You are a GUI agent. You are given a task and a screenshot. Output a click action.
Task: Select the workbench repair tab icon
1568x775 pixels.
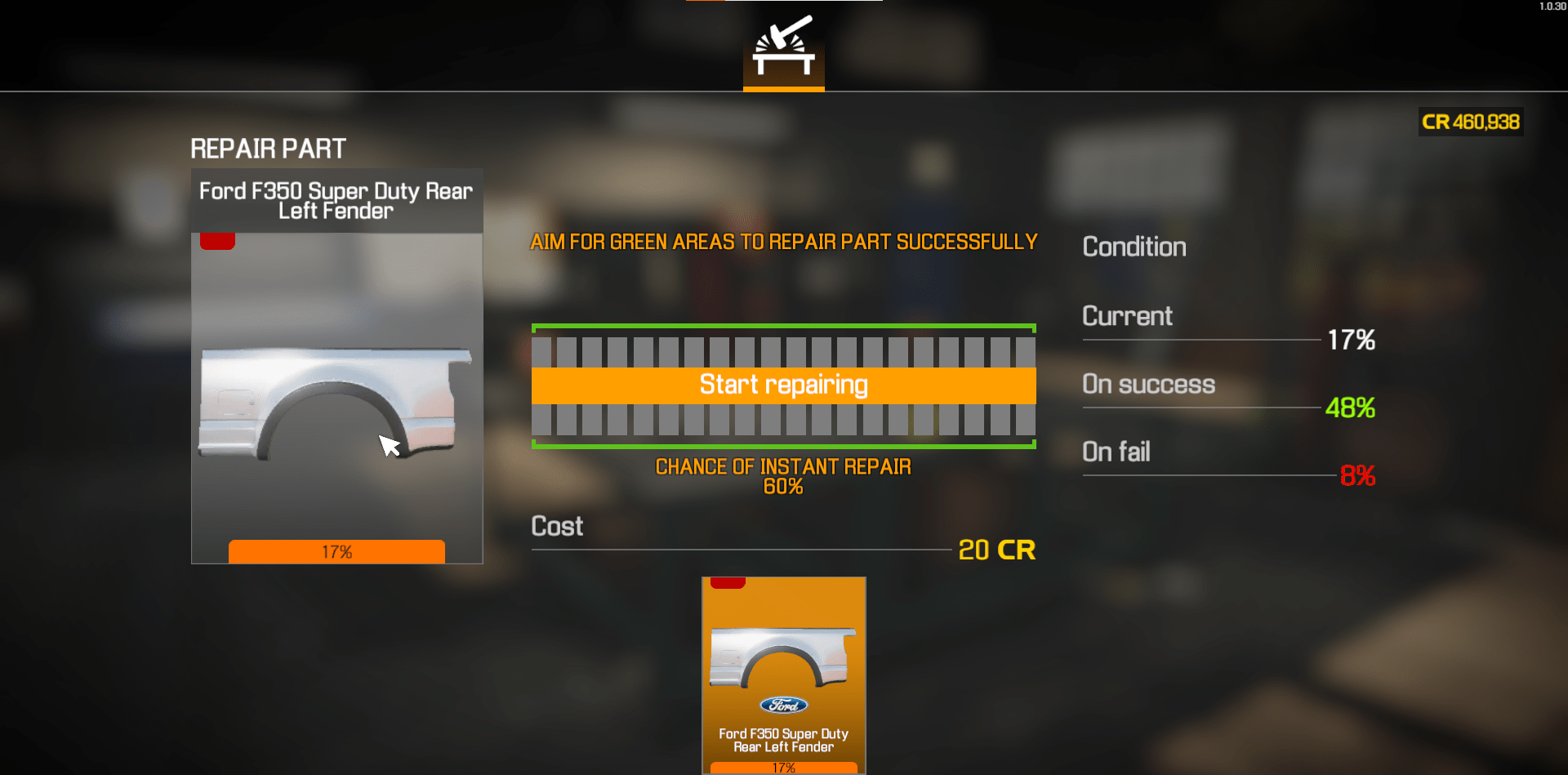click(x=782, y=49)
